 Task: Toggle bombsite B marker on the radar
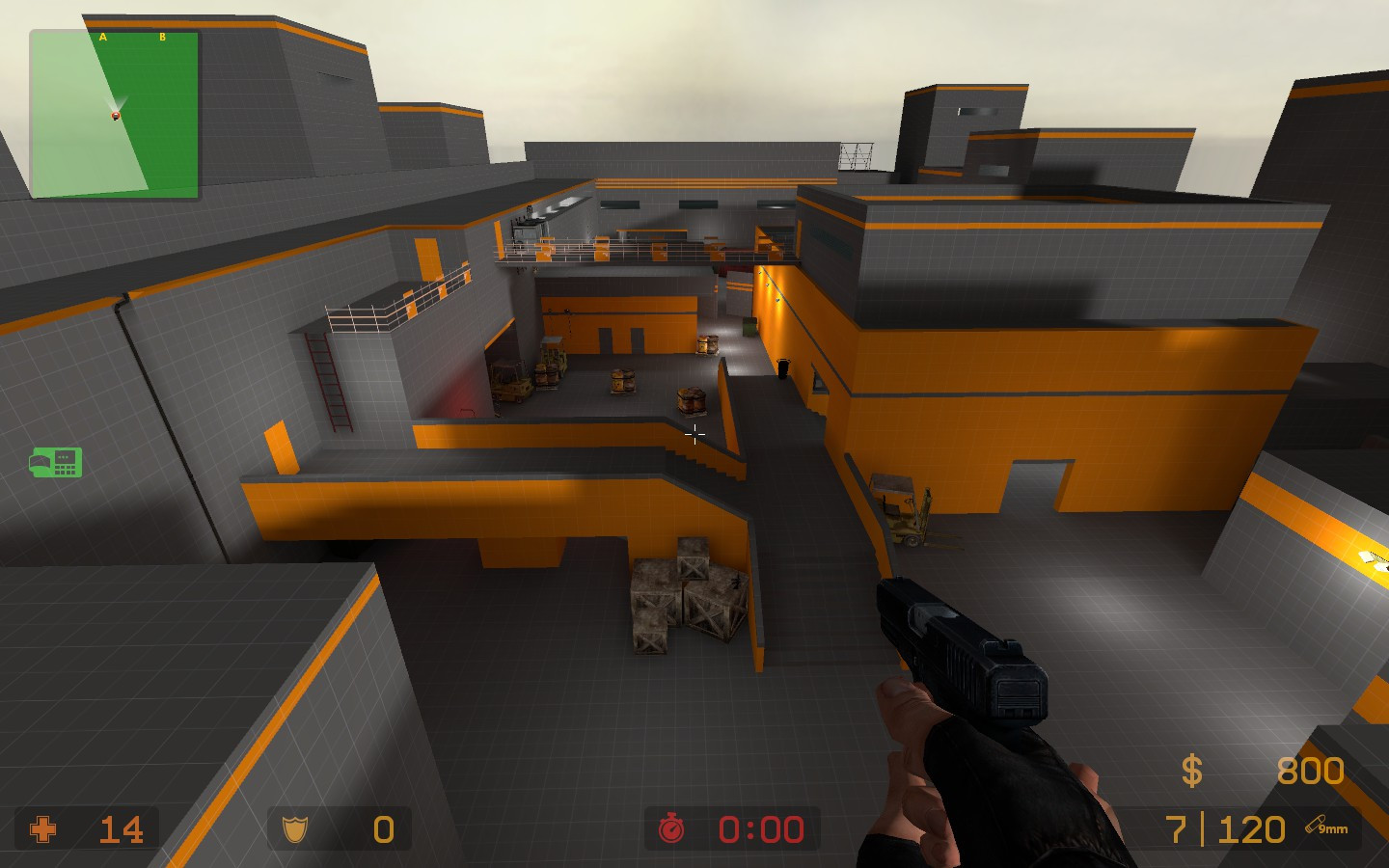coord(161,36)
